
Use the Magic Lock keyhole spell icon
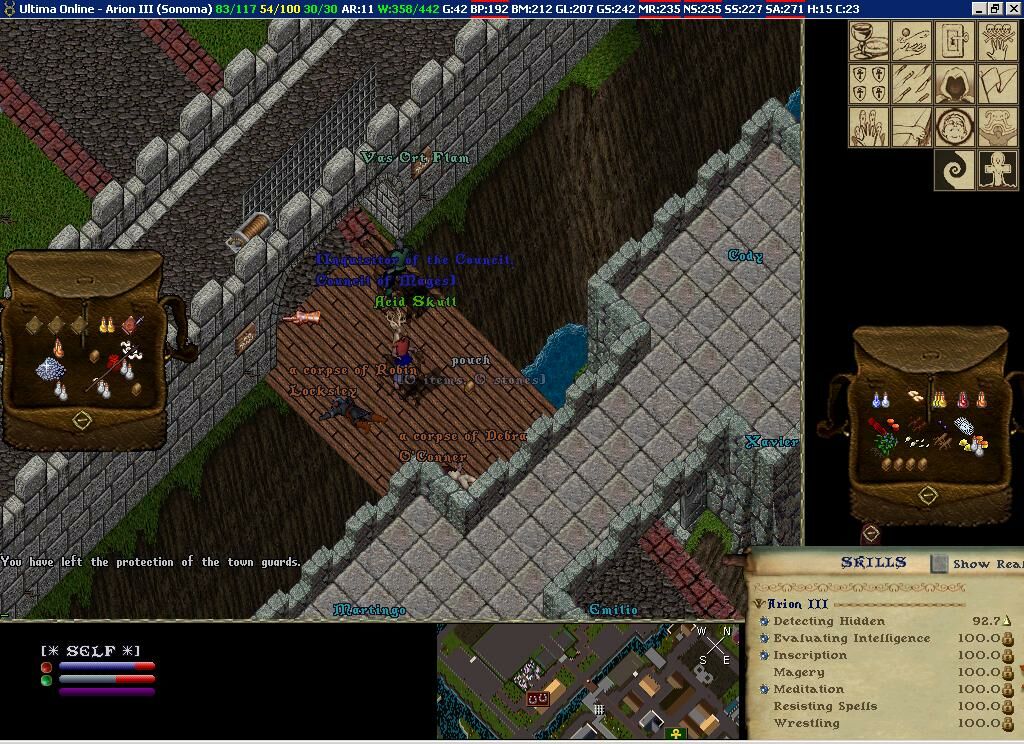tap(955, 42)
